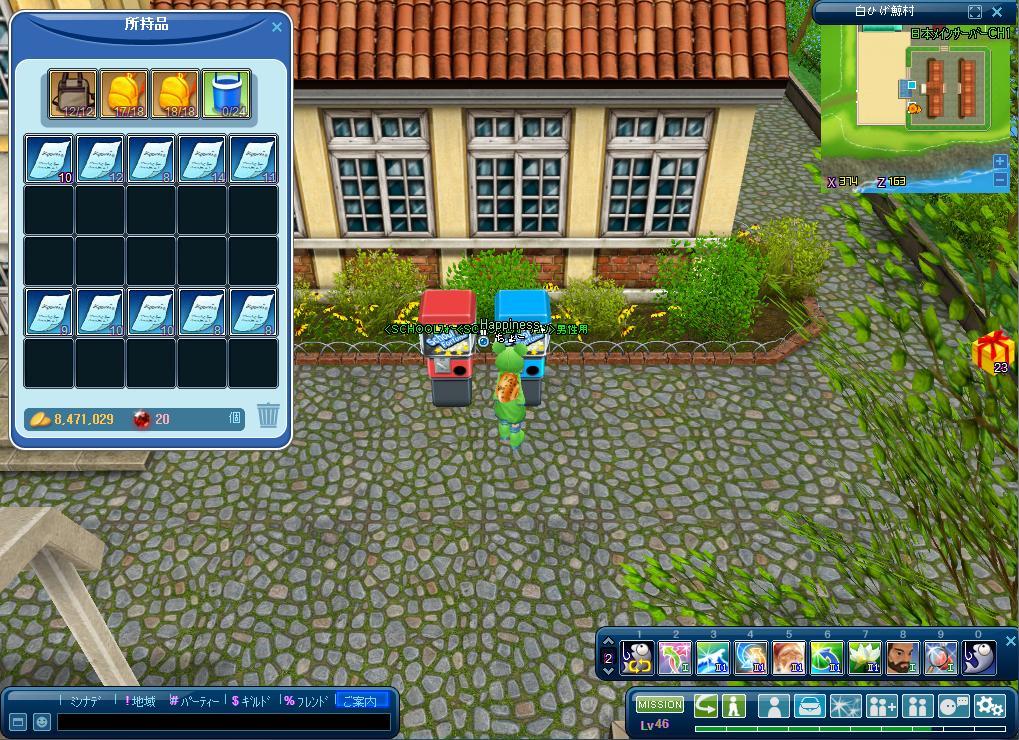The image size is (1019, 740).
Task: Open the gift box notification icon
Action: point(994,351)
